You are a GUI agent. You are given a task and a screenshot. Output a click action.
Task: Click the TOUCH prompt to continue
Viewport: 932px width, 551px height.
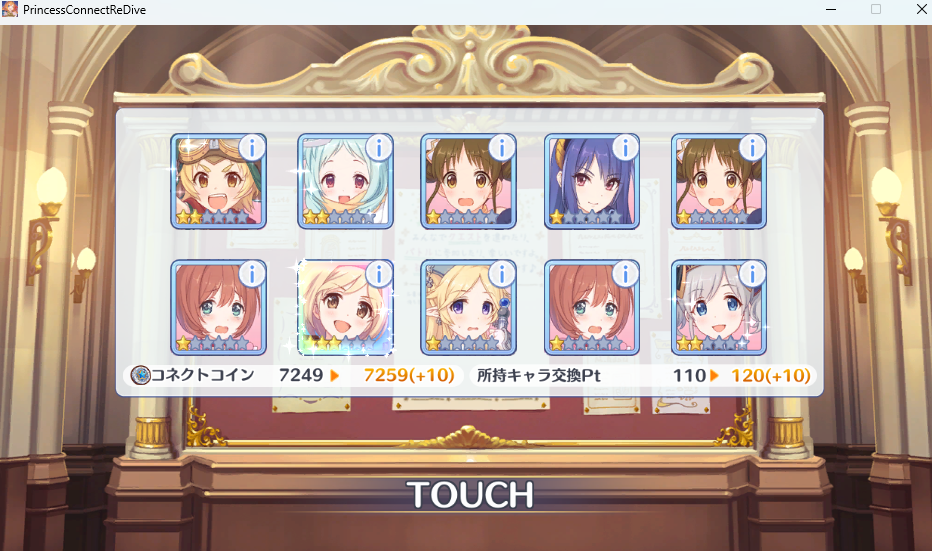click(x=469, y=494)
